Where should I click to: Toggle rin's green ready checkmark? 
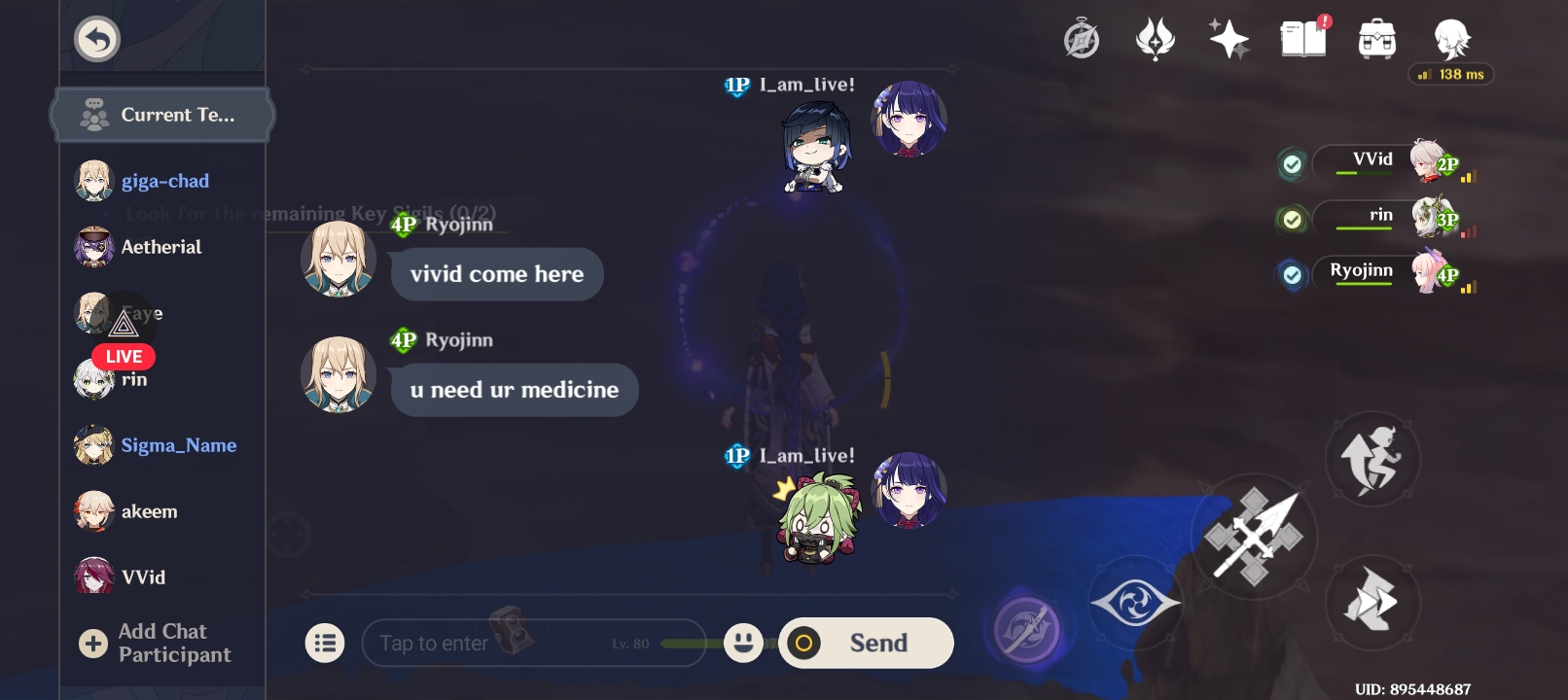coord(1293,220)
